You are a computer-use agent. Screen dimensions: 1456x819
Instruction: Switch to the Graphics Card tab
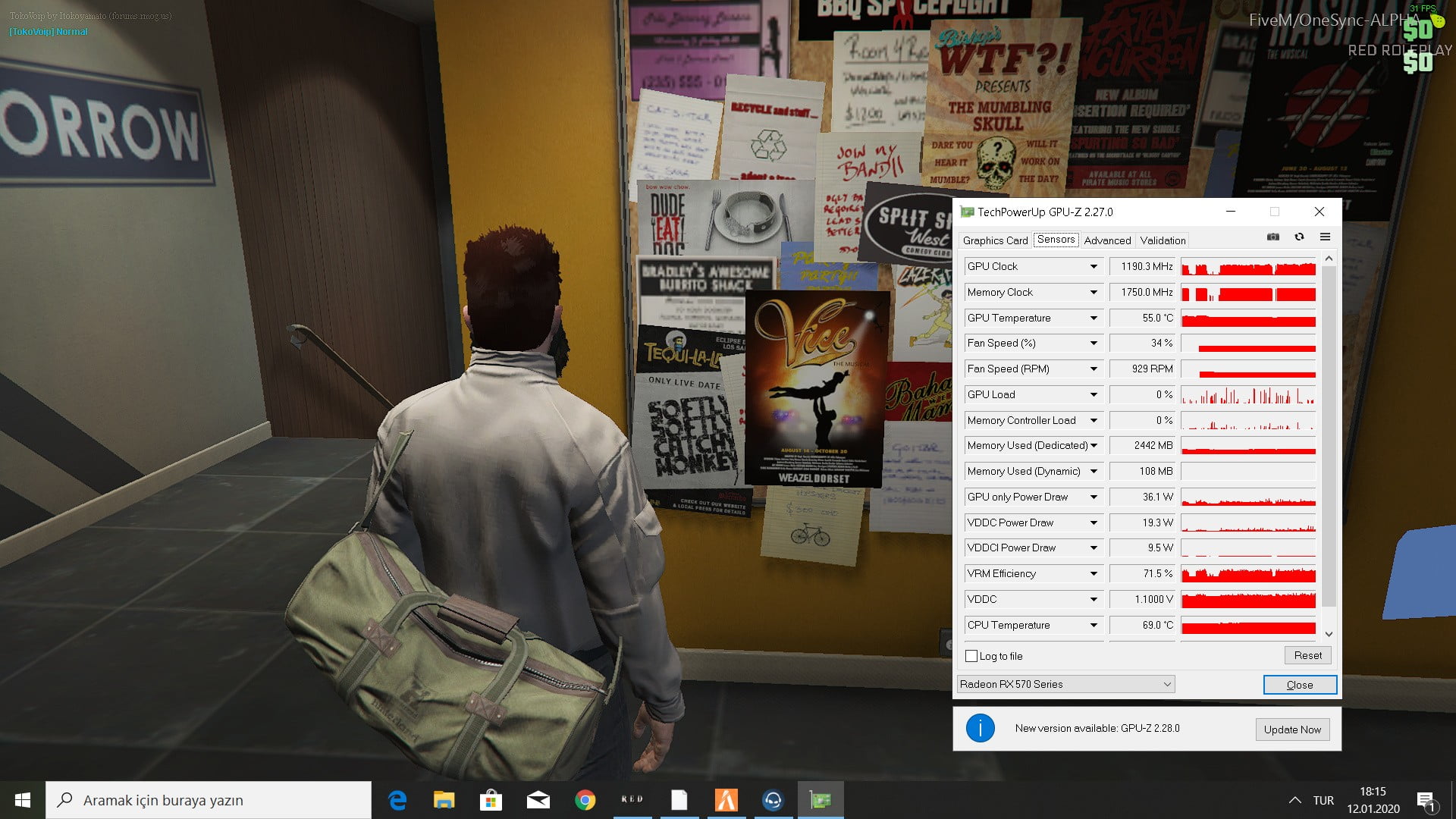coord(994,240)
